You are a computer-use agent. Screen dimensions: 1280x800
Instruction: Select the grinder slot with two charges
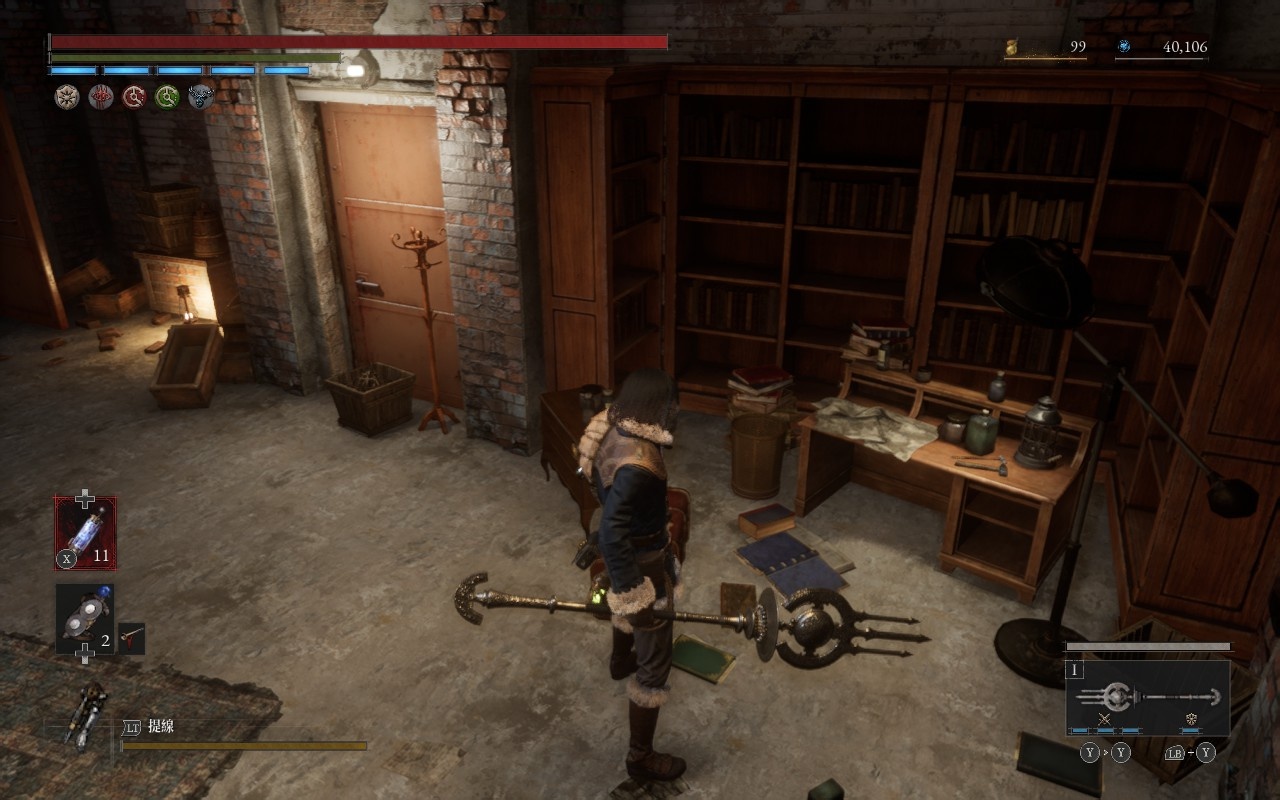(84, 618)
